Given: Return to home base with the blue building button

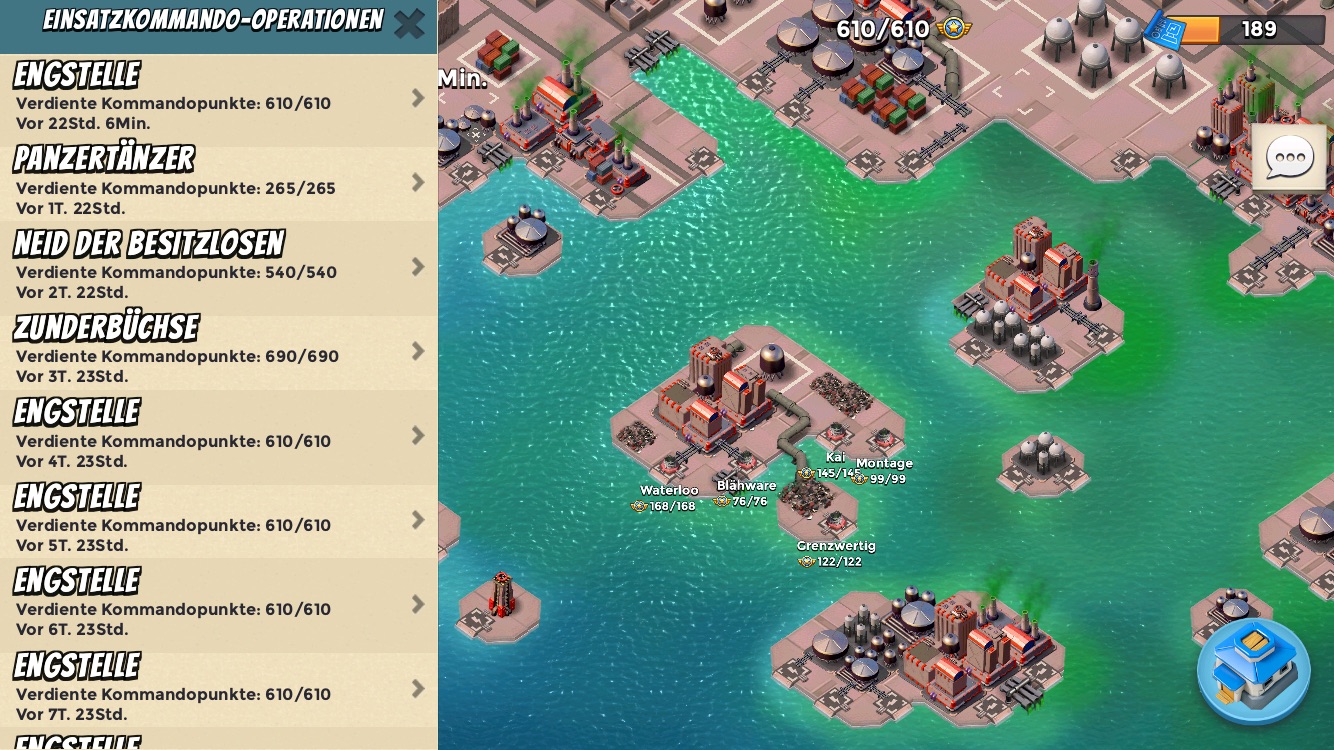Looking at the screenshot, I should (x=1253, y=671).
